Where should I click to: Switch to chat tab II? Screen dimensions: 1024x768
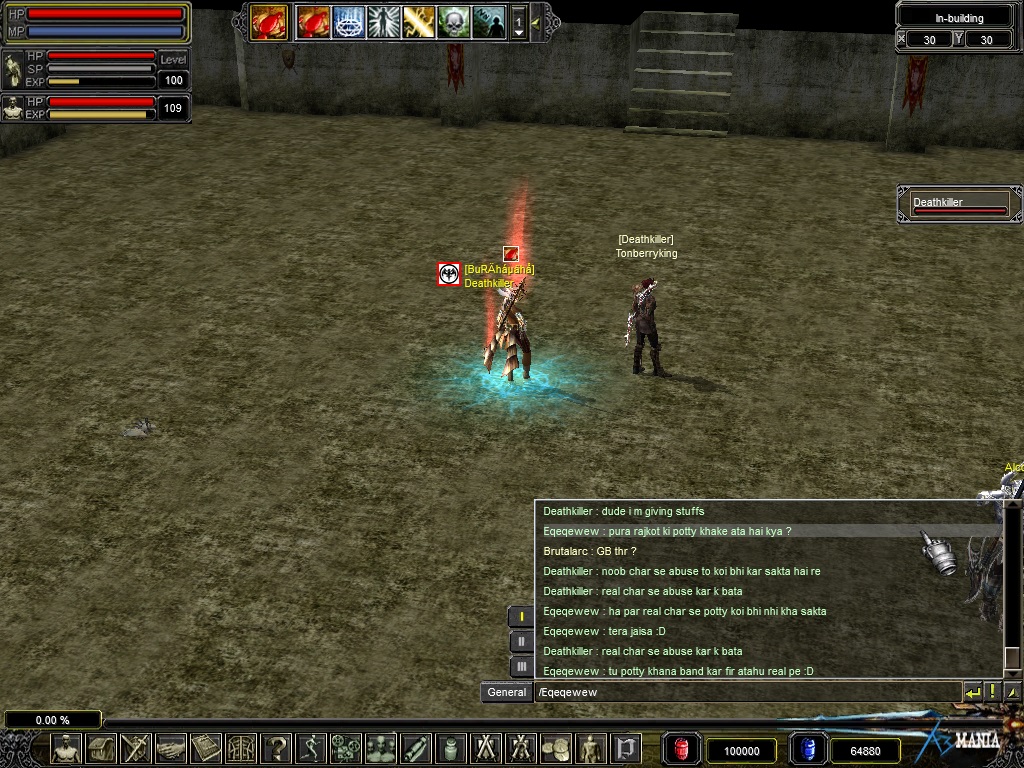click(x=521, y=642)
